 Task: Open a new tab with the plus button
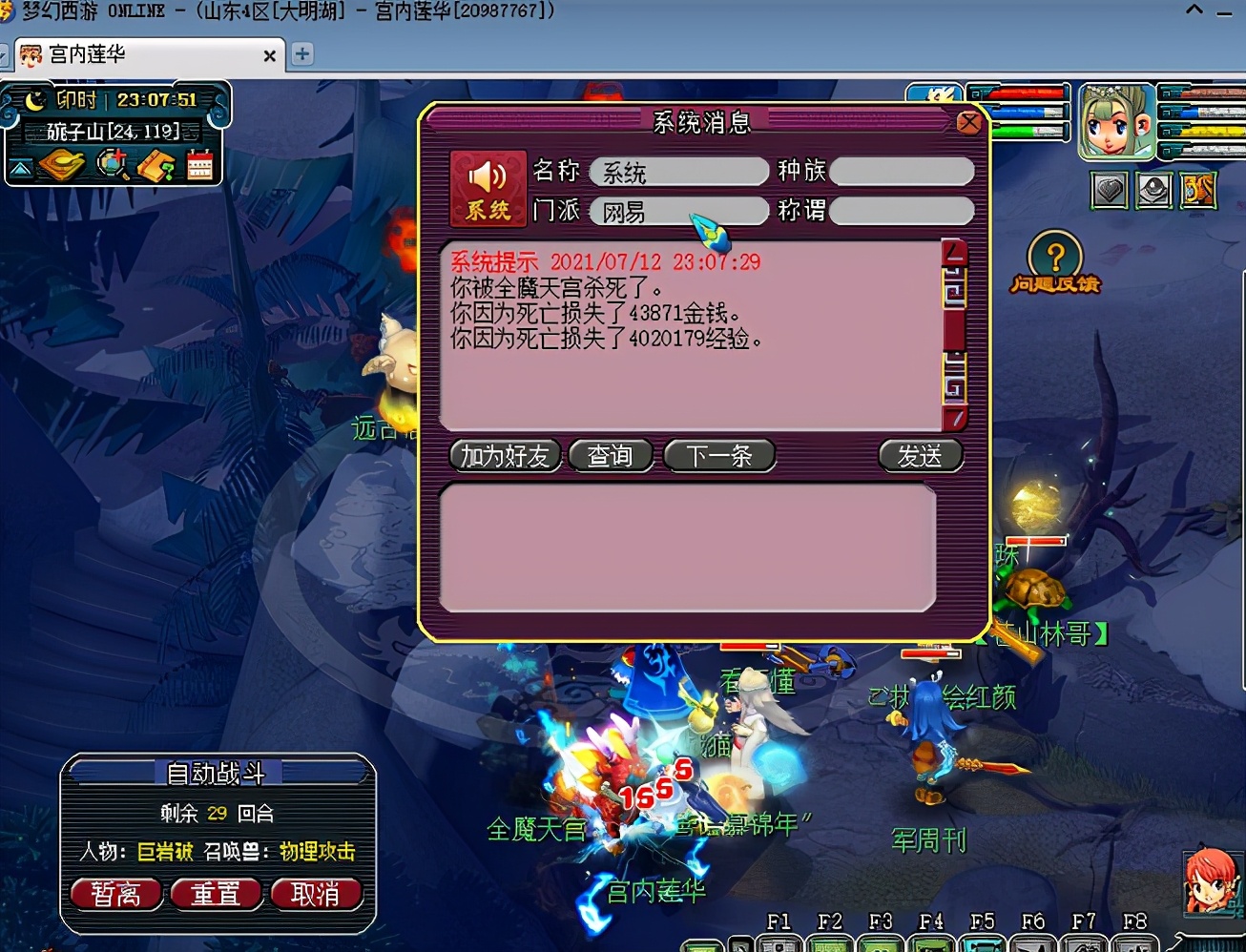pyautogui.click(x=302, y=54)
